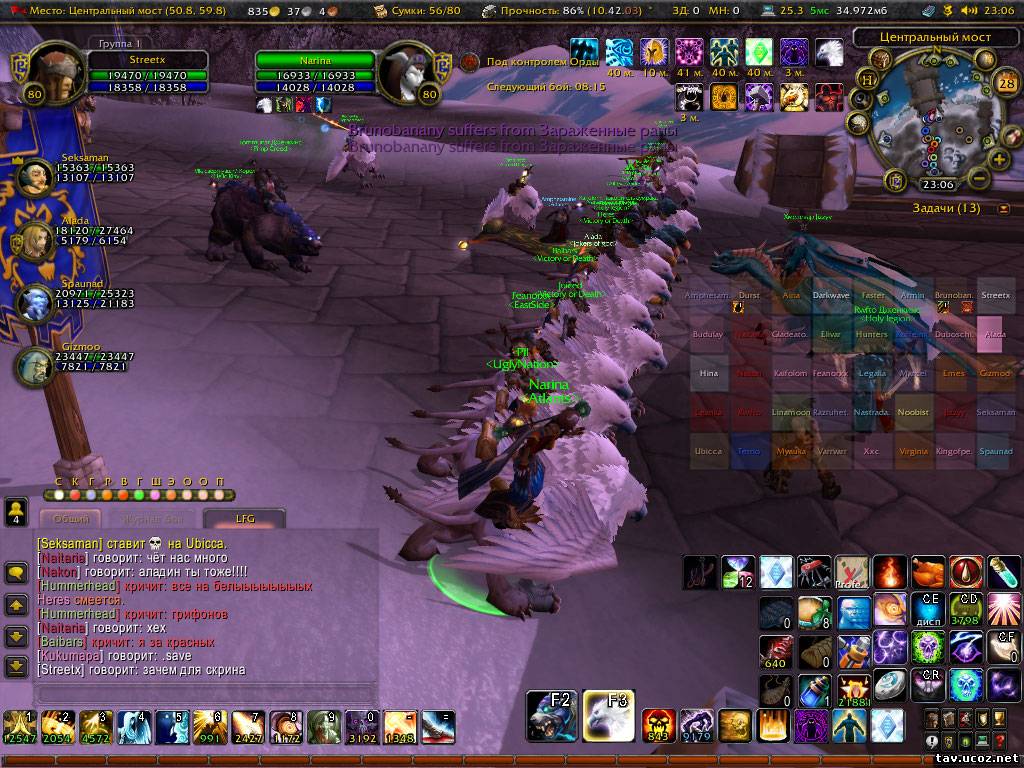Screen dimensions: 1024x768
Task: Select the Alada raid frame cell
Action: [x=994, y=335]
